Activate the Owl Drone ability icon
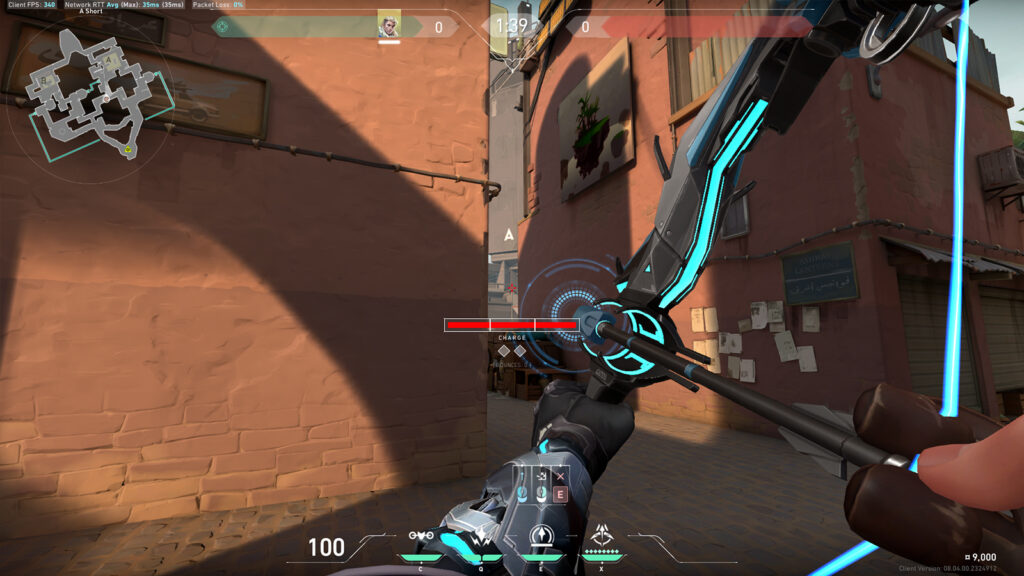 (421, 536)
